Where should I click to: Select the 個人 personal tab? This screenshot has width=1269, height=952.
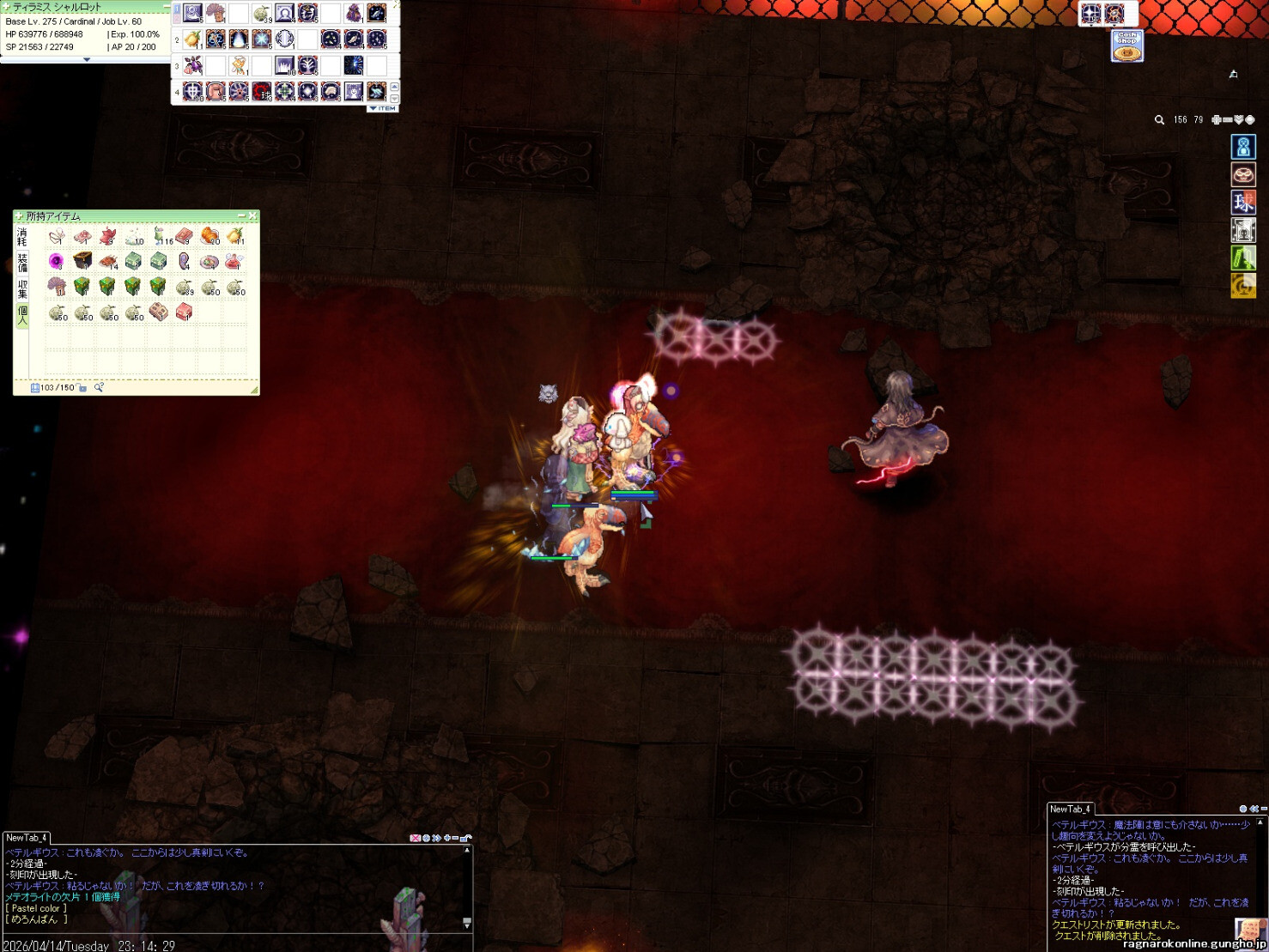[22, 314]
